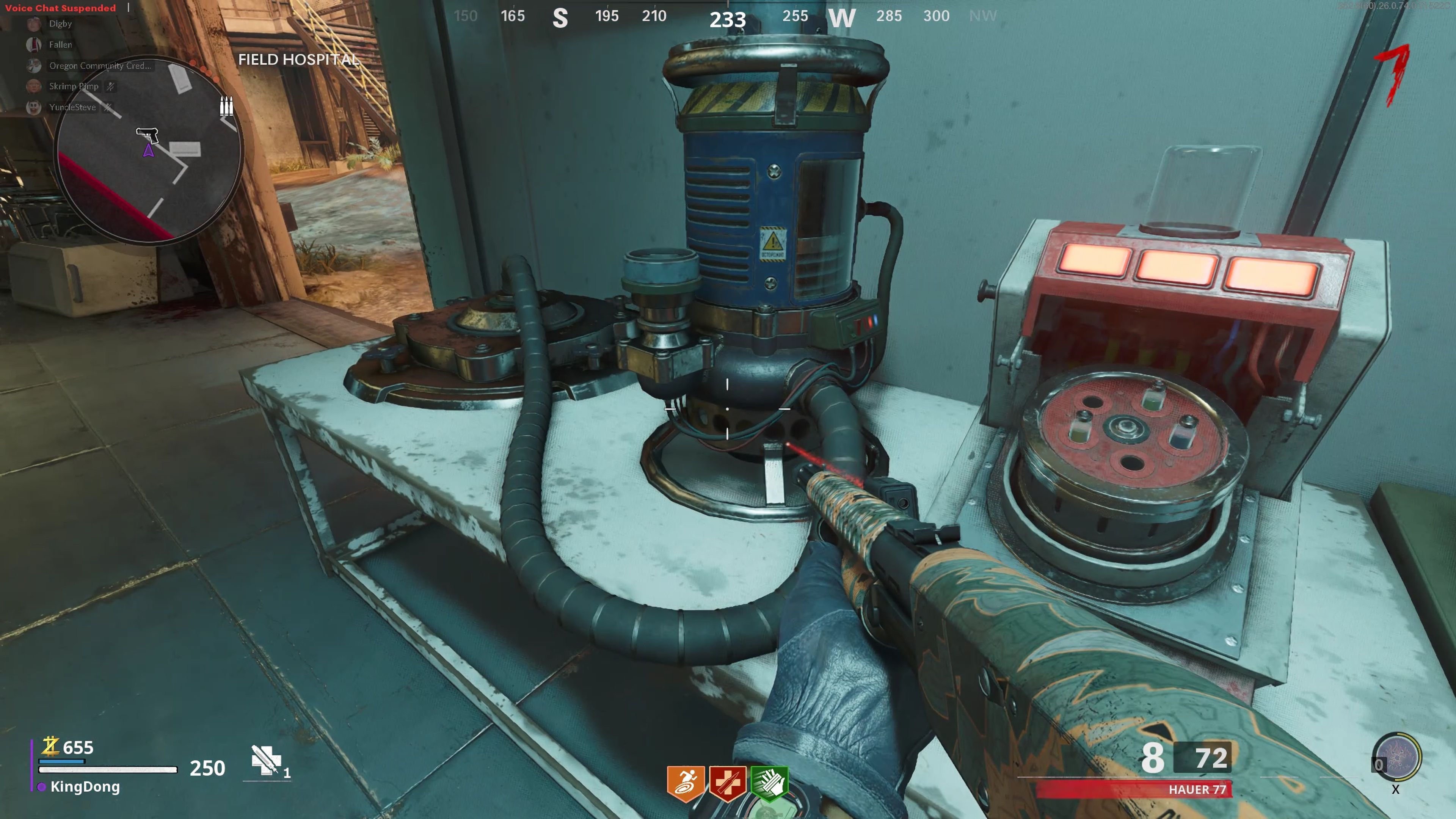Click Skrimp Pimp's profile picture
Viewport: 1456px width, 819px height.
pos(34,86)
